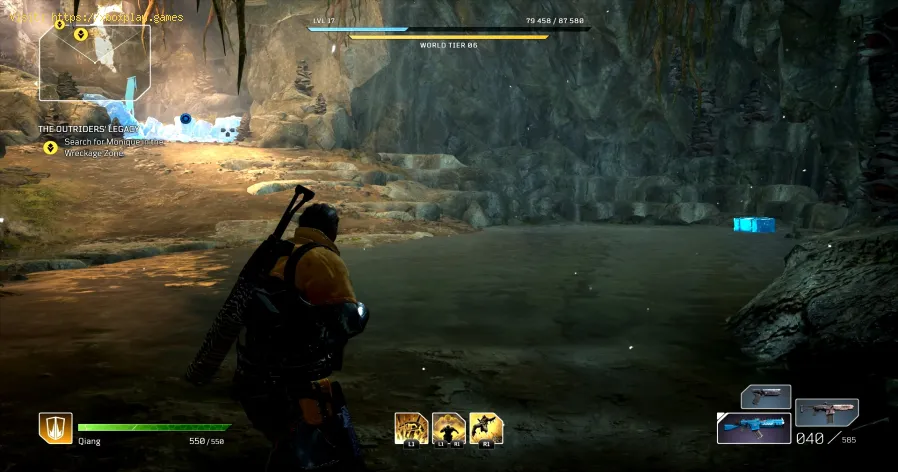Activate the middle skill icon labeled L1+R1

click(448, 428)
